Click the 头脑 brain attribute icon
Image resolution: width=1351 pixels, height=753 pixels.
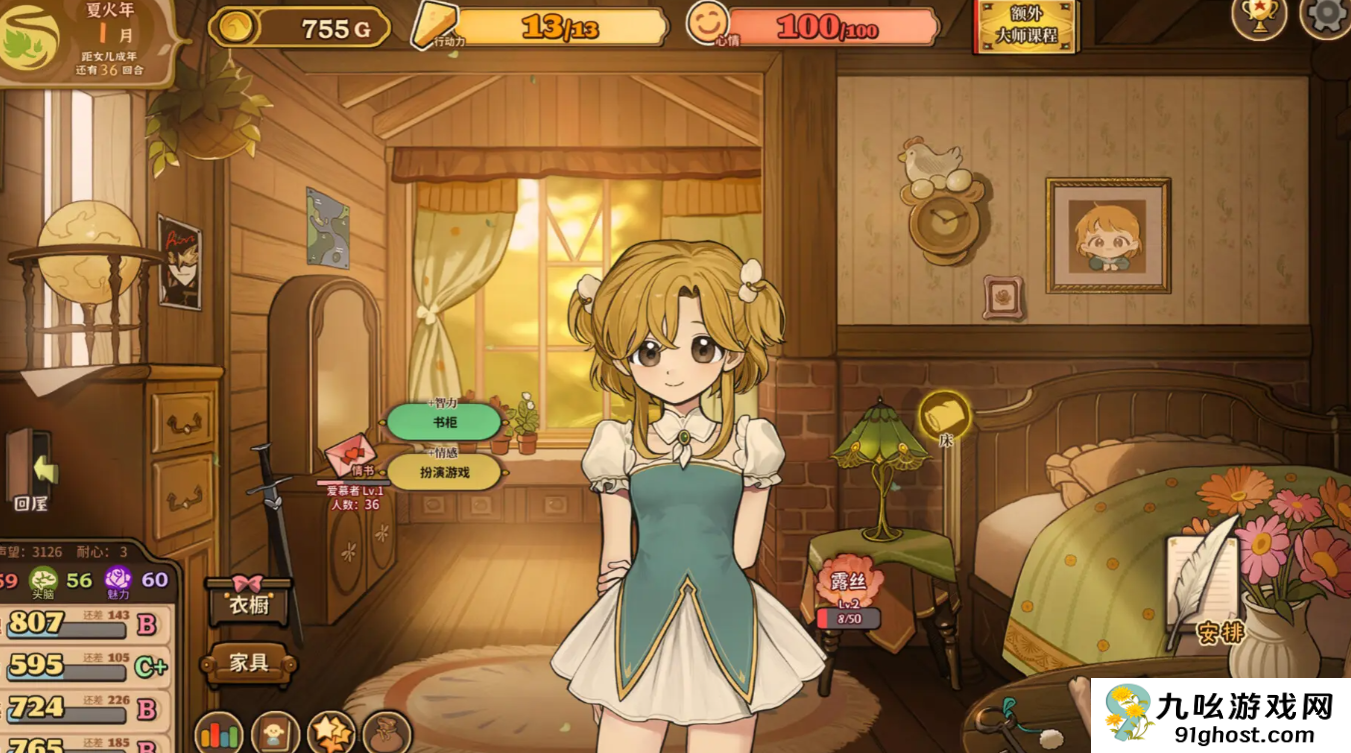pyautogui.click(x=43, y=580)
